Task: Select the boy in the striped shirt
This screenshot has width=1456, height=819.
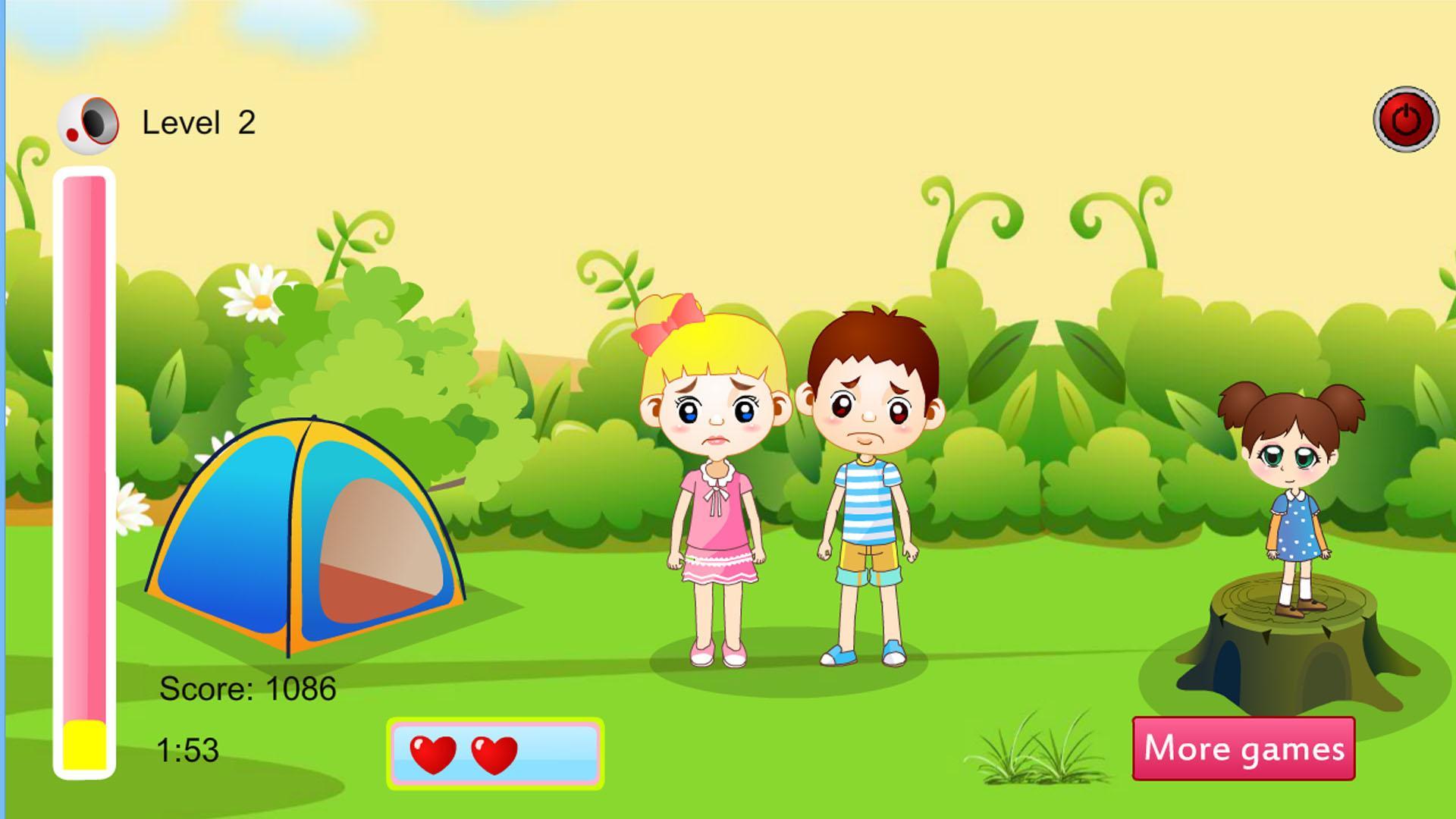Action: click(x=872, y=493)
